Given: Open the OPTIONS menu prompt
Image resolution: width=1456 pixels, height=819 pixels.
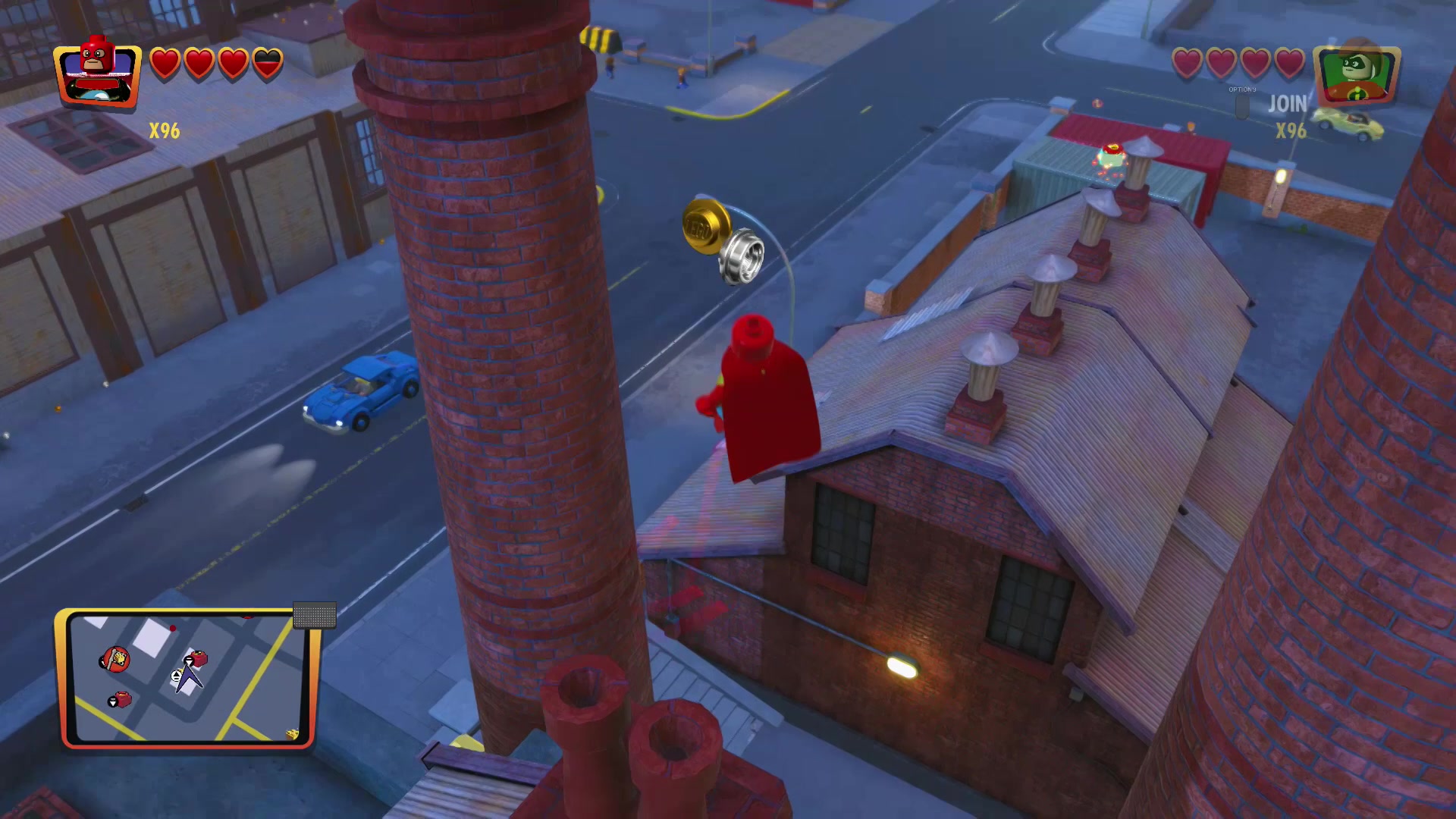Looking at the screenshot, I should click(x=1241, y=89).
